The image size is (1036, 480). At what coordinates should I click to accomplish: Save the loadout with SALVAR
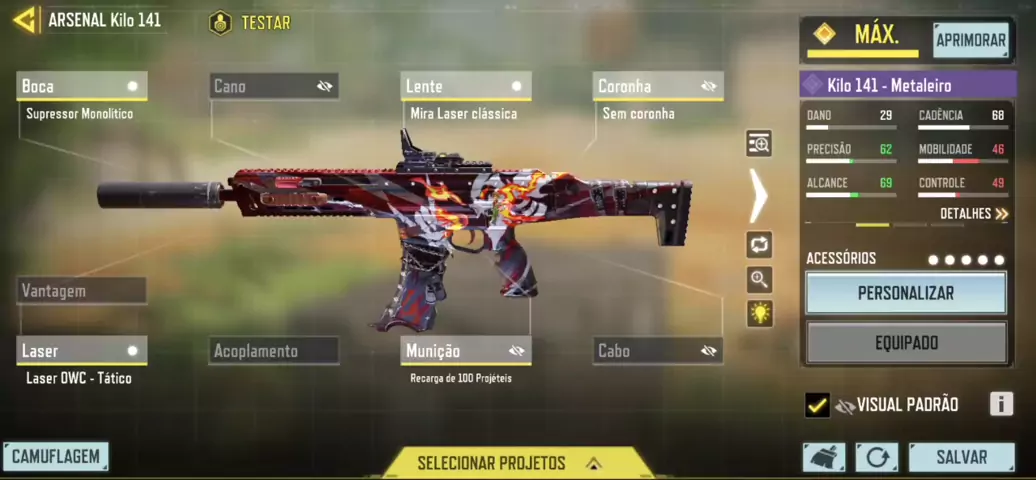(x=961, y=457)
